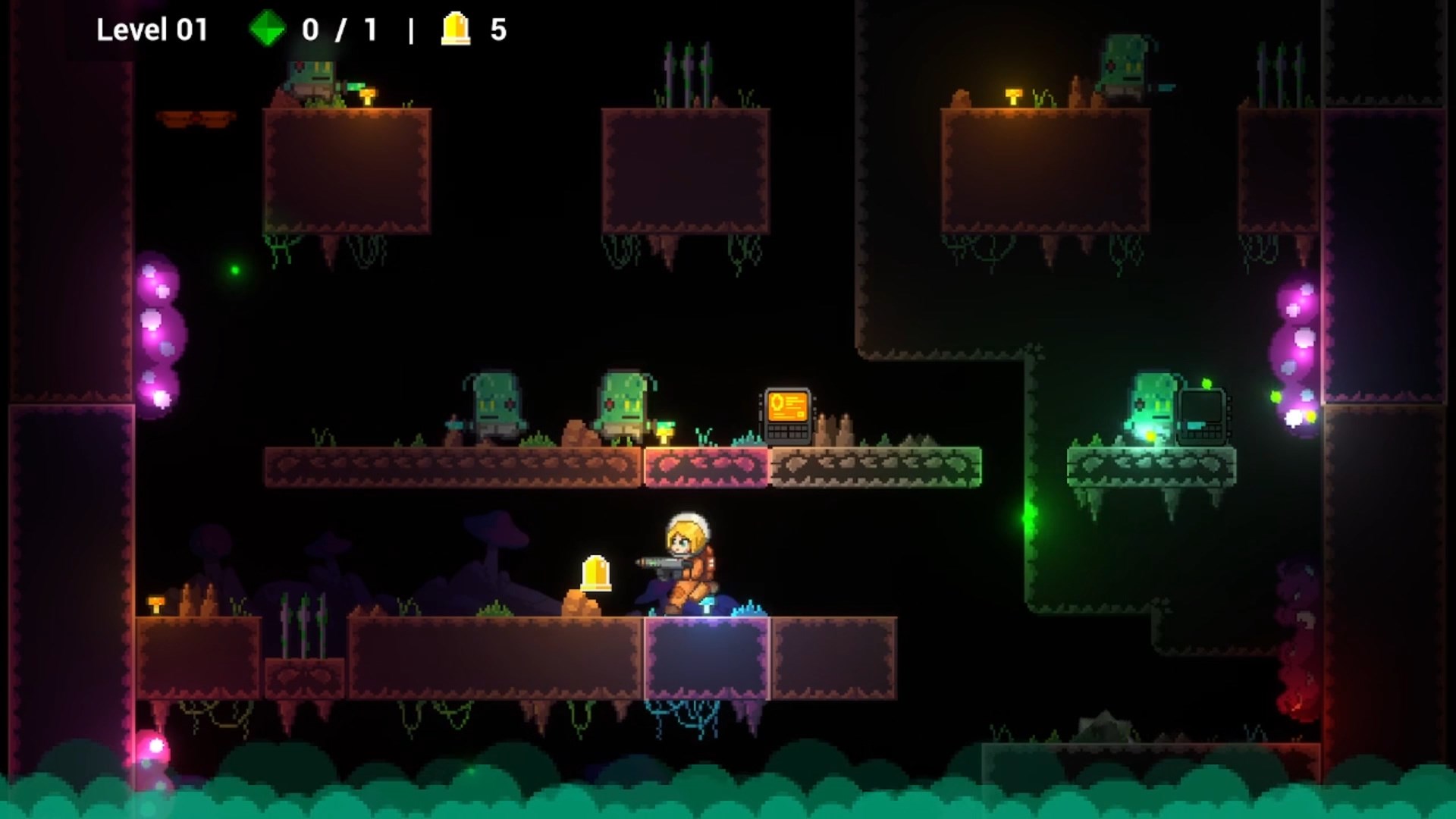This screenshot has height=819, width=1456.
Task: Click the green spark glowing mid-right of screen
Action: point(1028,519)
